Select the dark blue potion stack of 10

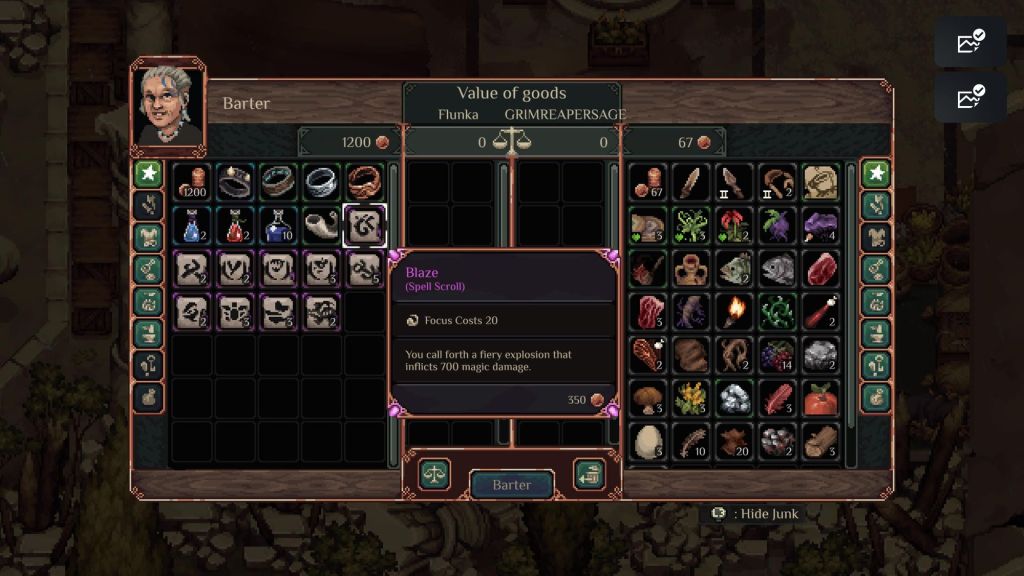(x=279, y=226)
